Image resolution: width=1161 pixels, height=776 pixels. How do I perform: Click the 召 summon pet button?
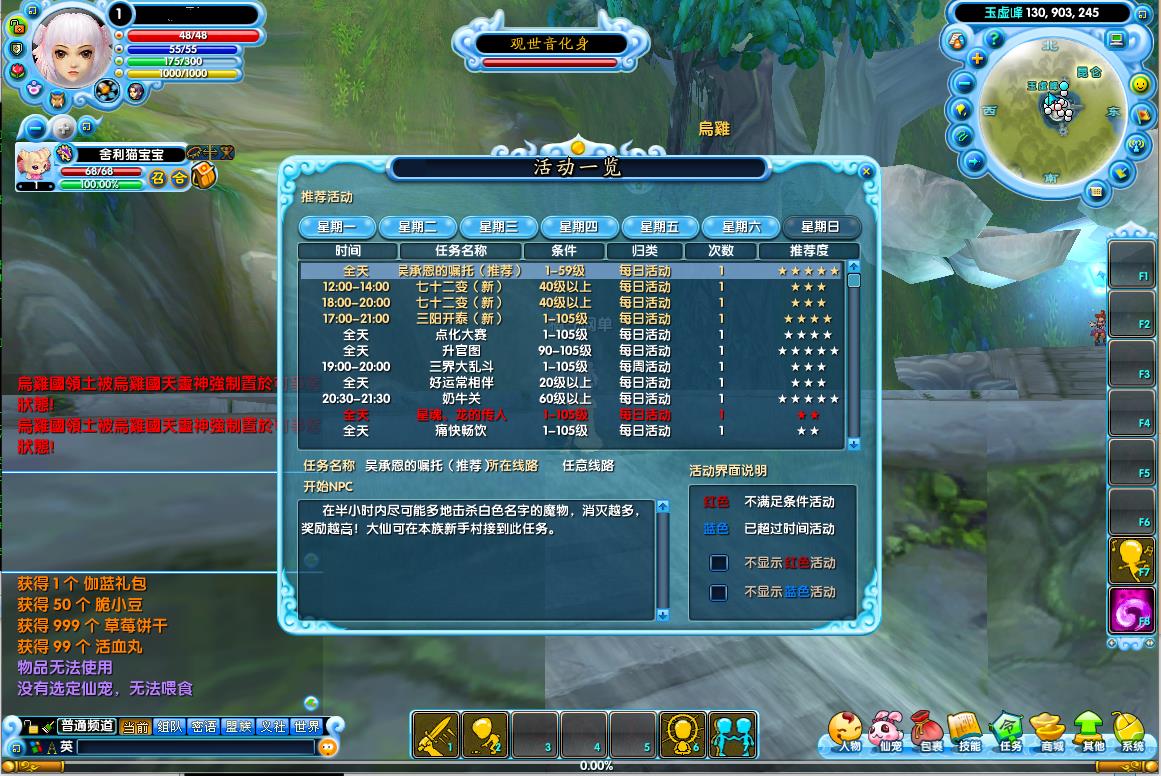(x=157, y=177)
